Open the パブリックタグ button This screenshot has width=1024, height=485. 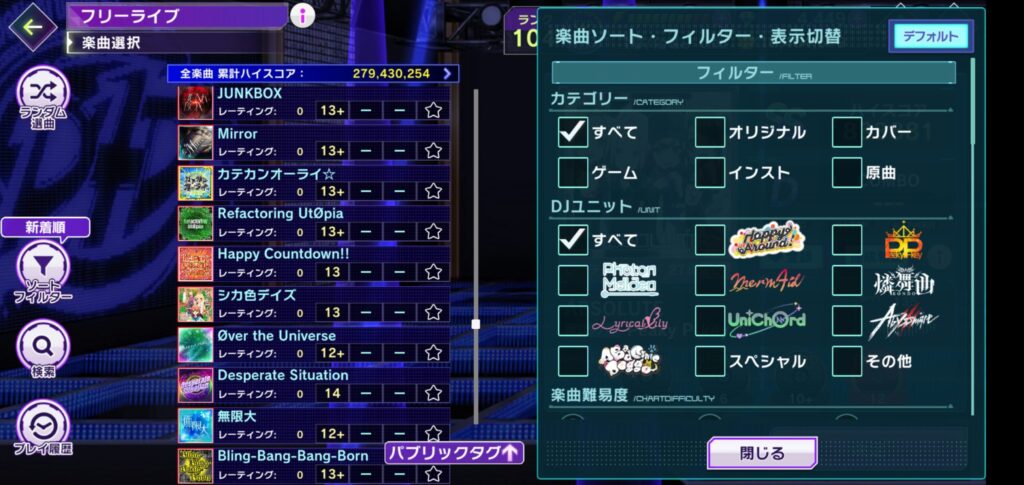pos(454,452)
